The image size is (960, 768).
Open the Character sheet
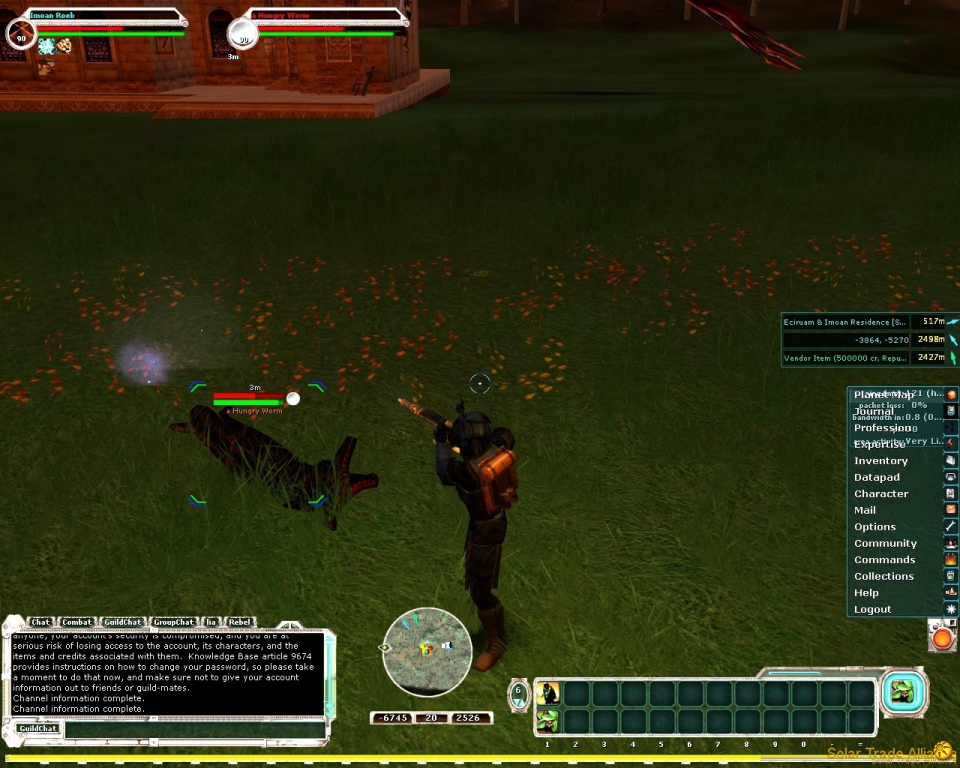click(881, 494)
